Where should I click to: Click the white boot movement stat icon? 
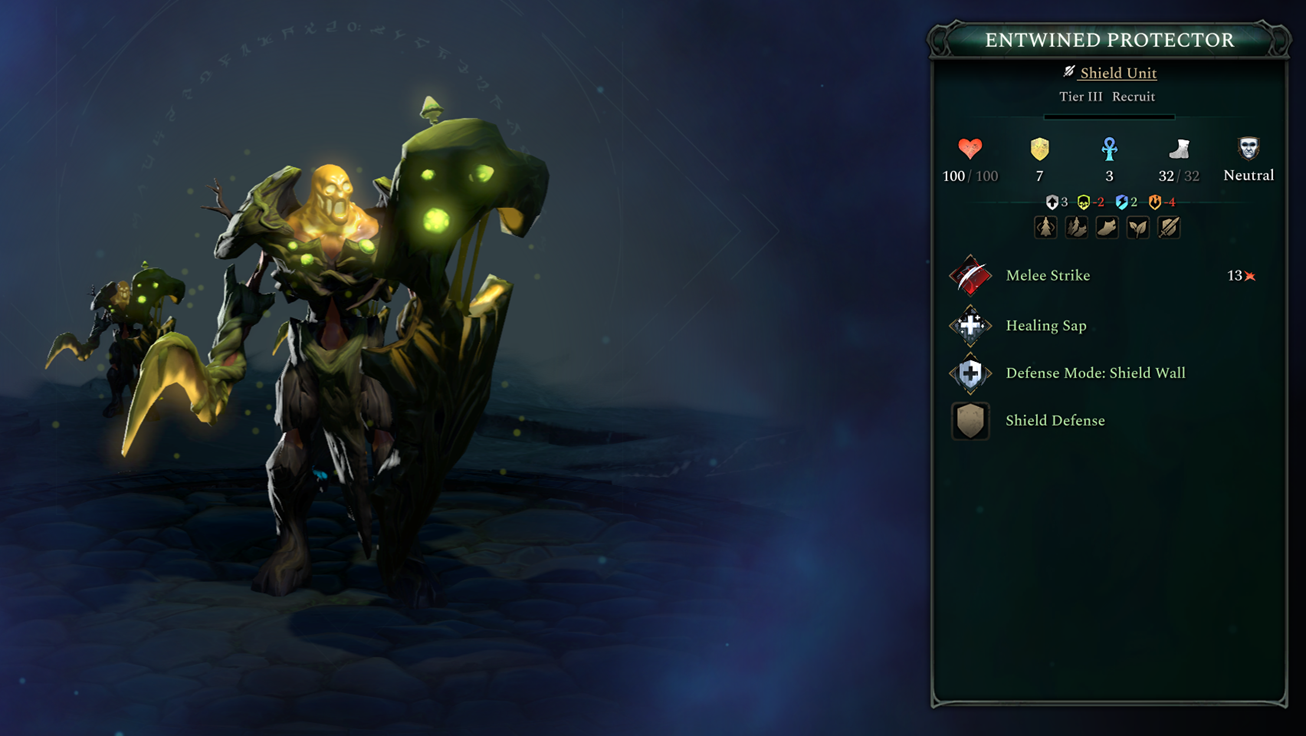coord(1180,149)
